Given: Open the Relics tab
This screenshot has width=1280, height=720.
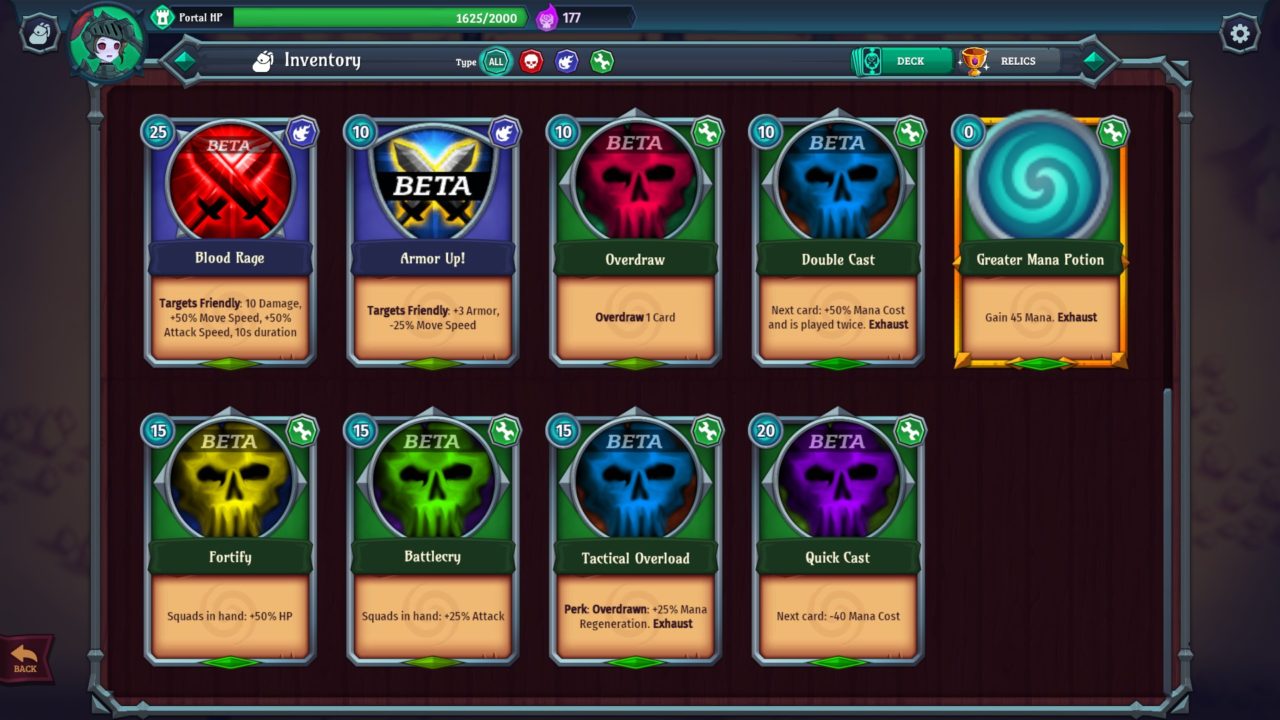Looking at the screenshot, I should point(1008,61).
